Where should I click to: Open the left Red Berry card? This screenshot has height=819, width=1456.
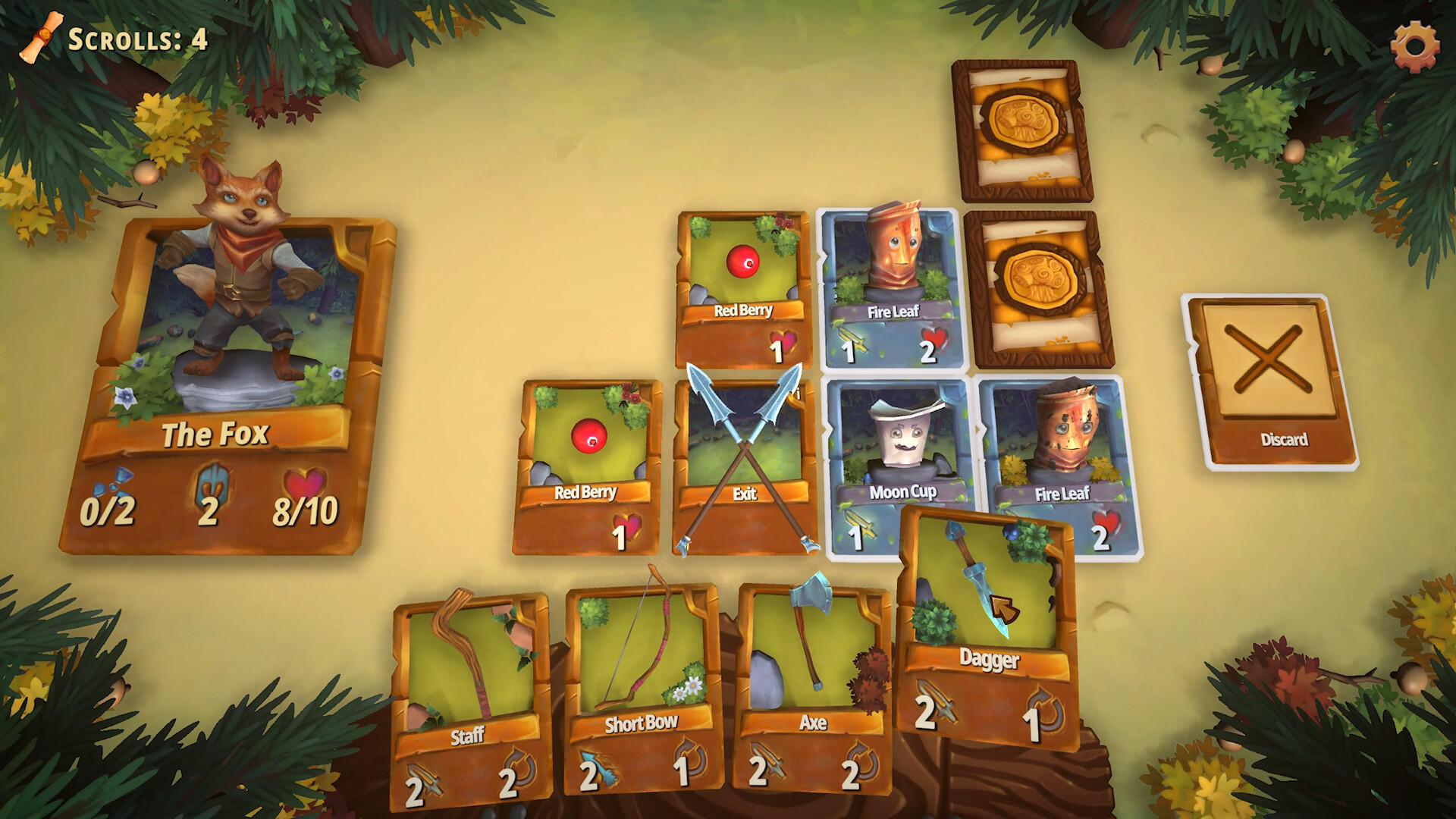pyautogui.click(x=588, y=463)
